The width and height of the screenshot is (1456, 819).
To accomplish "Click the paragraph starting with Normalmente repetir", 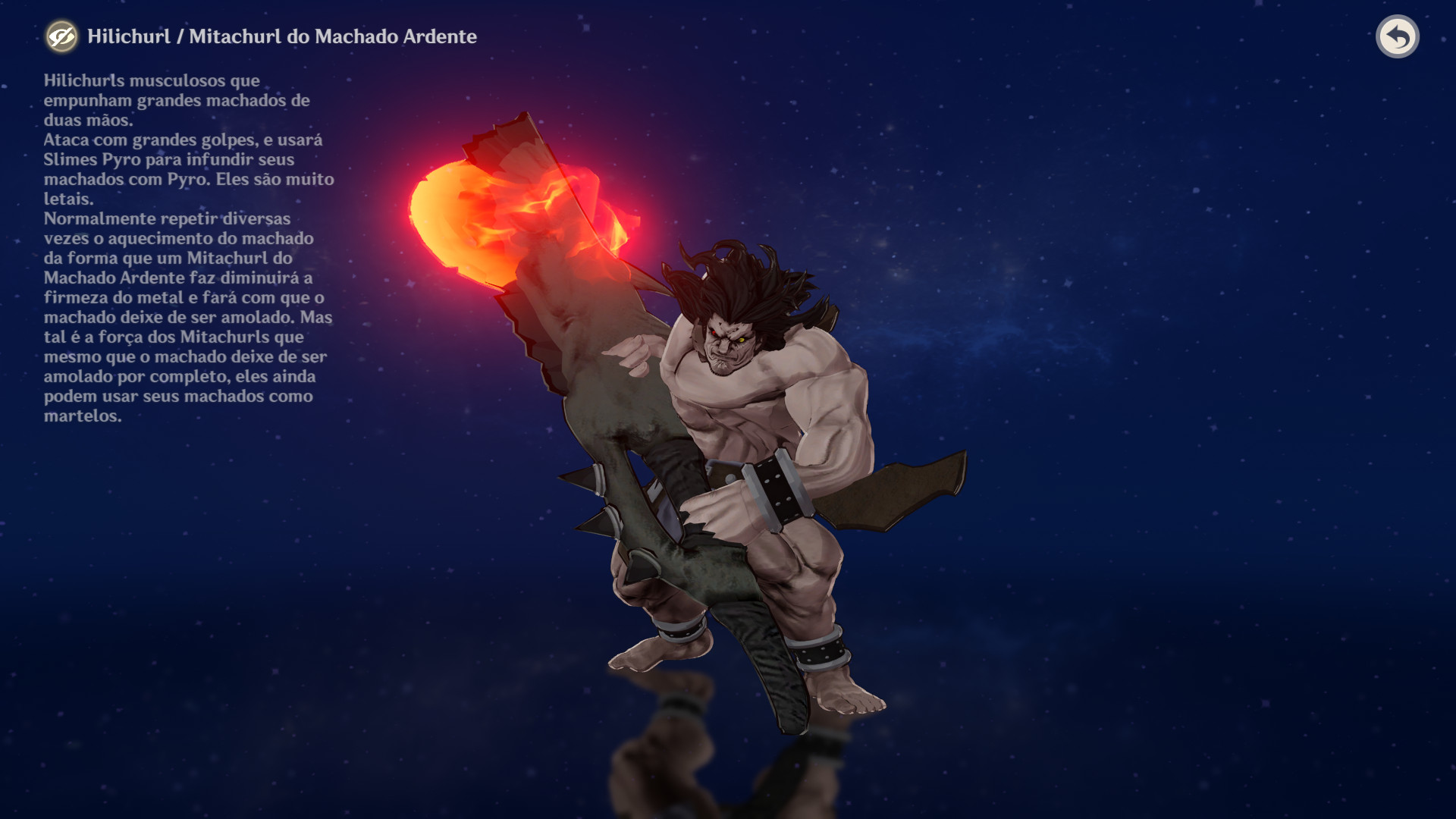I will [167, 220].
